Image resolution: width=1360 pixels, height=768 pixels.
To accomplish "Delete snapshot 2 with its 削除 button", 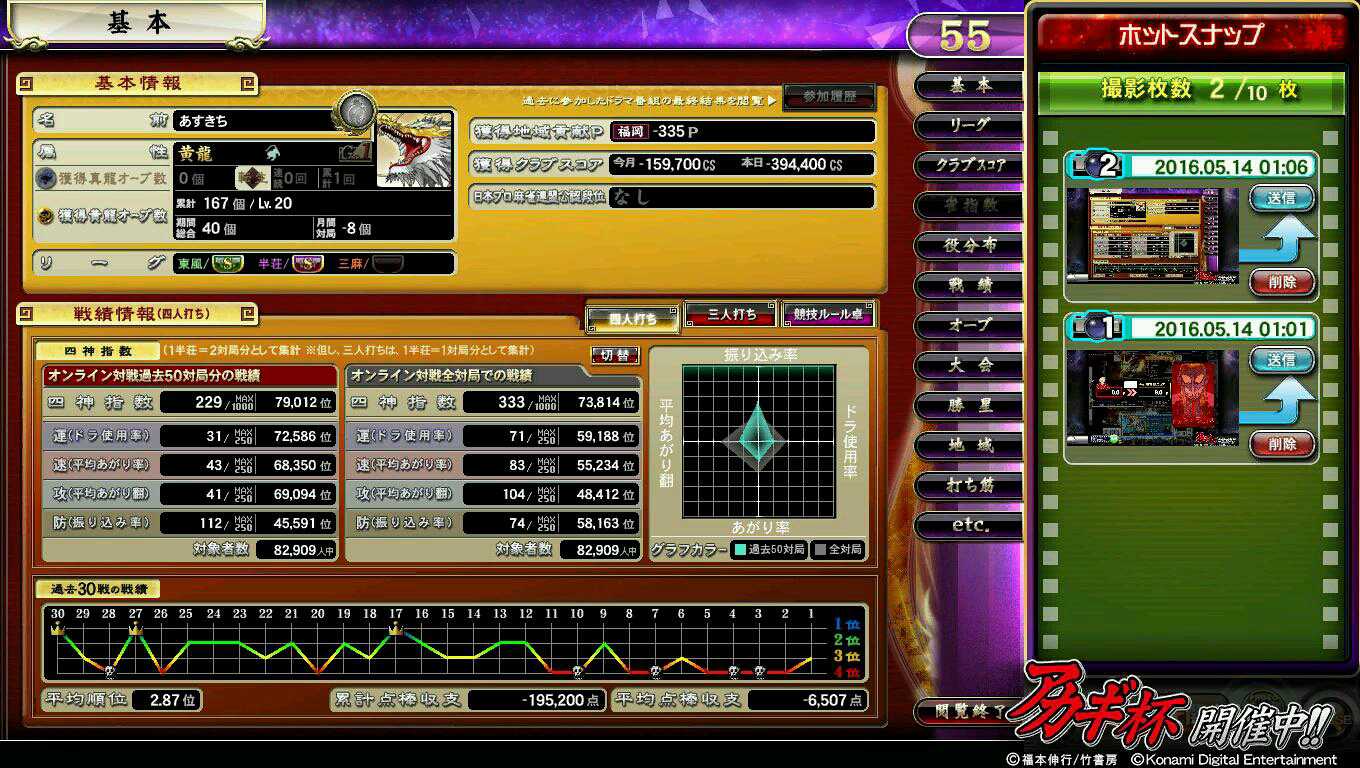I will 1281,282.
